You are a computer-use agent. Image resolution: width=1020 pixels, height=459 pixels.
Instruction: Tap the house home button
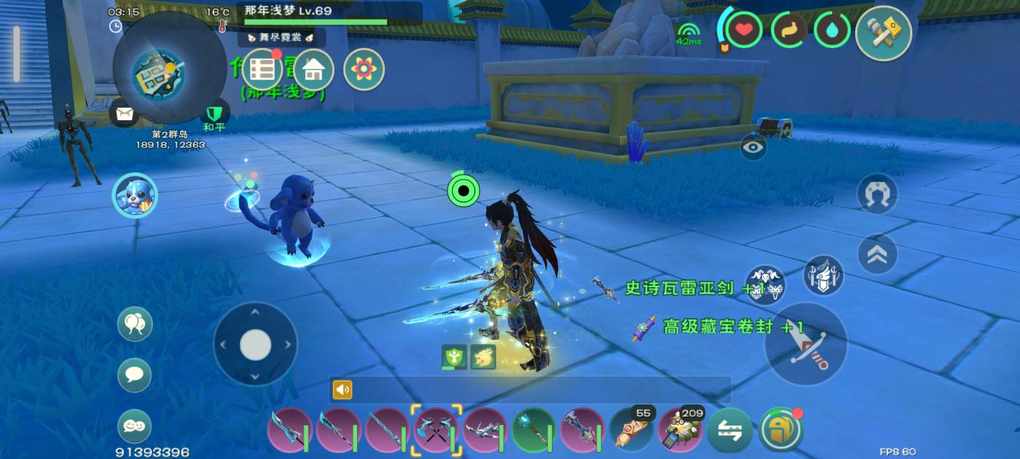click(314, 69)
